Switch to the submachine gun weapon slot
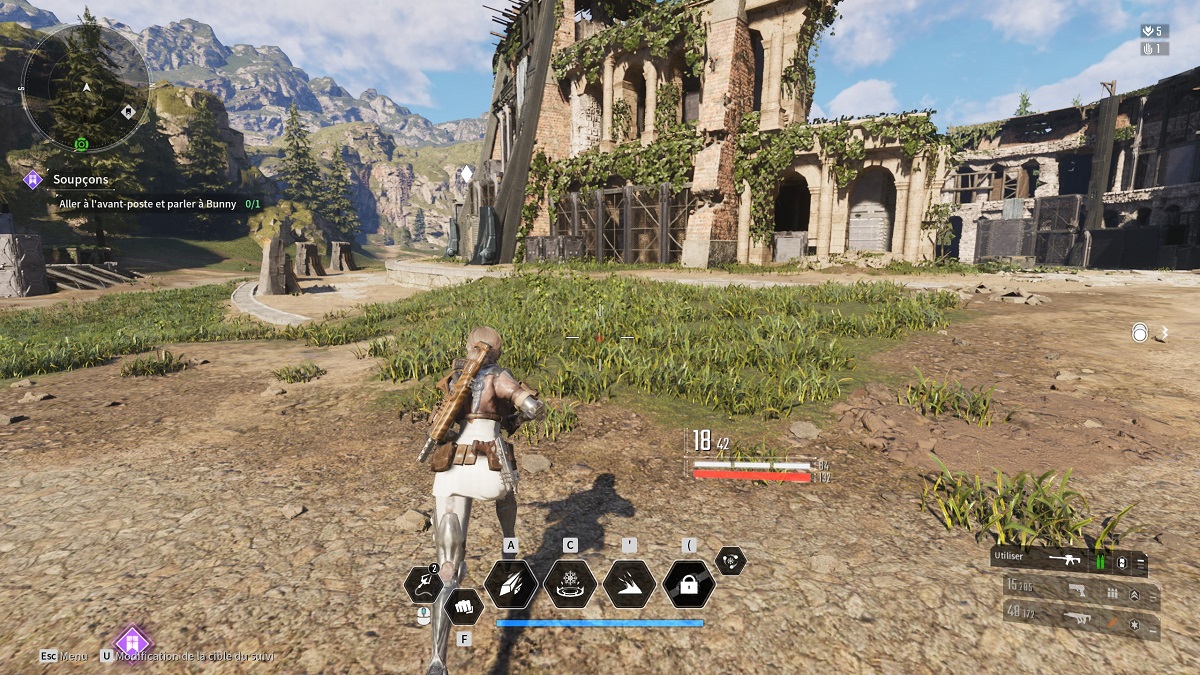 click(1081, 622)
